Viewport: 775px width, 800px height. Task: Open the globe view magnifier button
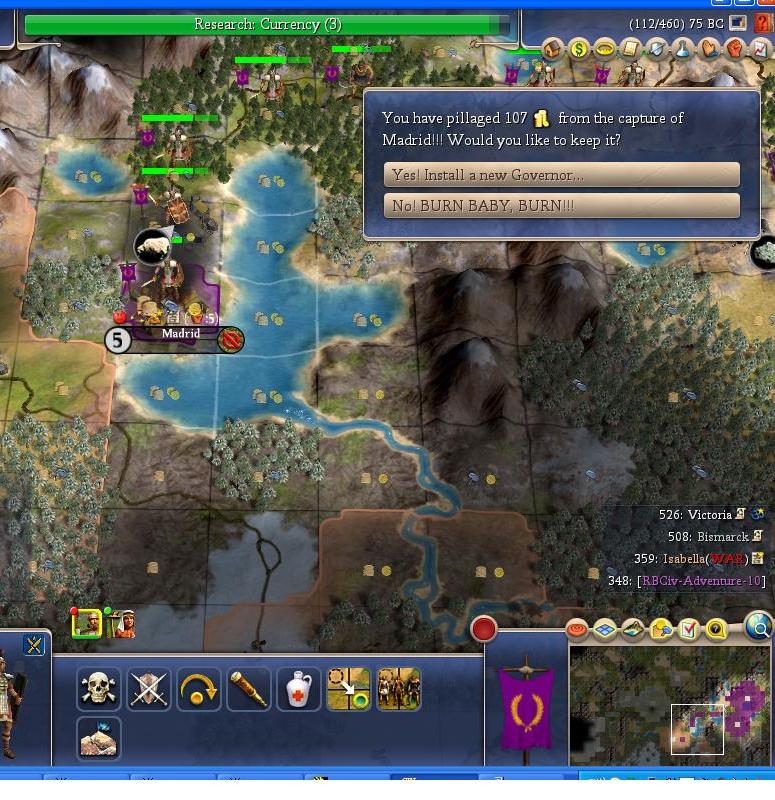pos(759,627)
